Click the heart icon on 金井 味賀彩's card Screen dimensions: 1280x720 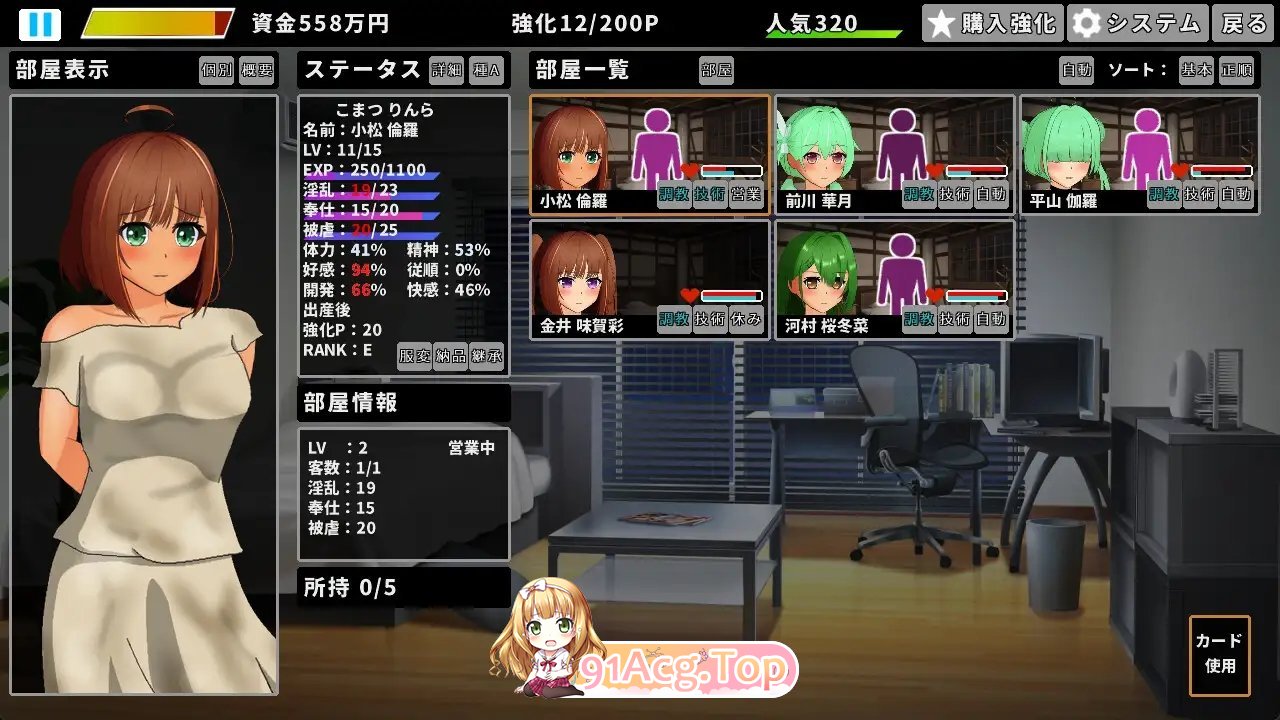tap(692, 295)
